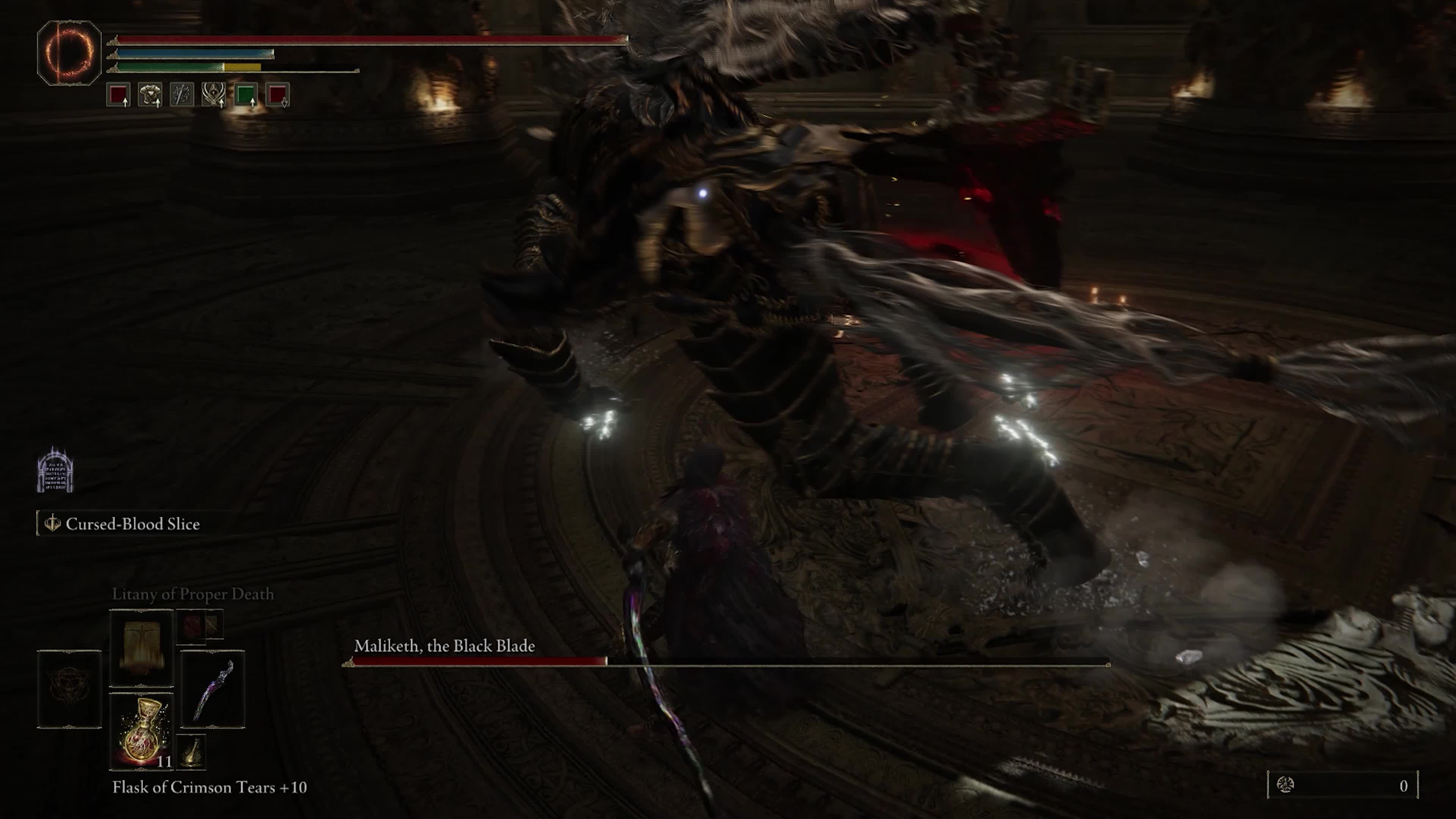Image resolution: width=1456 pixels, height=819 pixels.
Task: Click the glowing gravestone summon icon
Action: (x=55, y=470)
